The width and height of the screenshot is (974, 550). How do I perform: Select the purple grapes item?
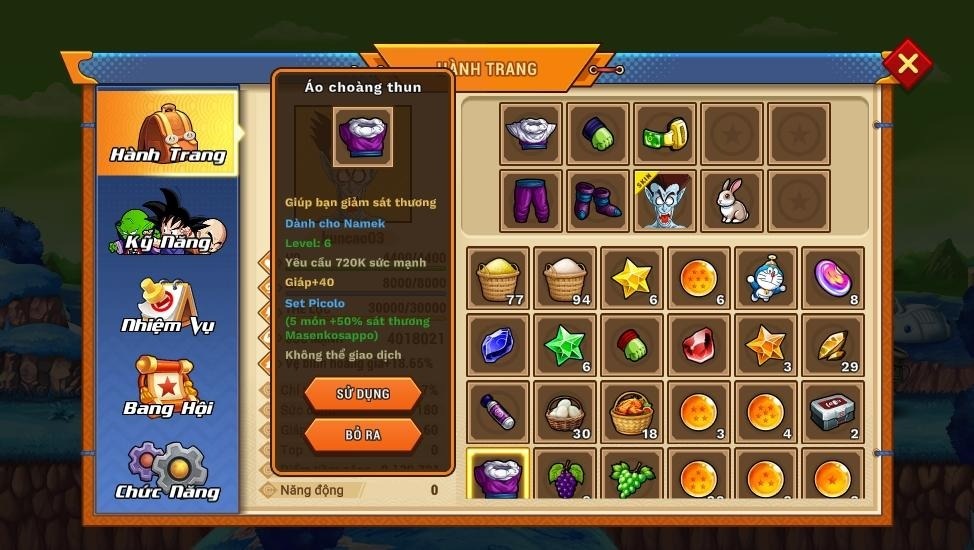[565, 474]
